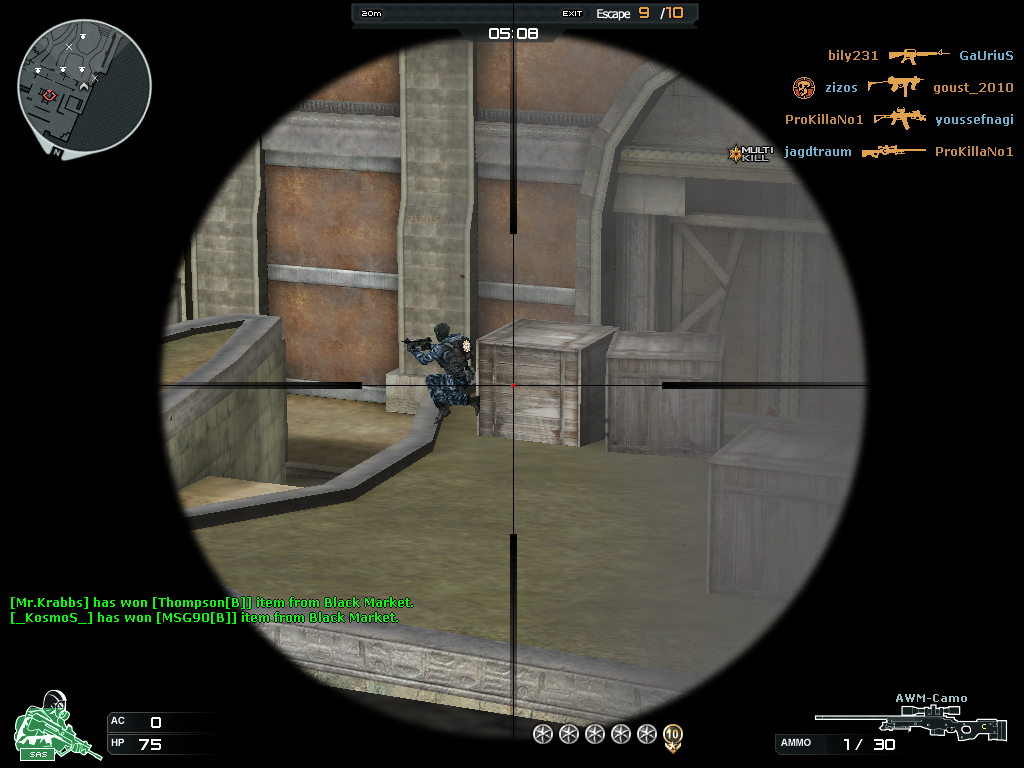Click the _KosmoS_ Black Market chat message

(204, 618)
